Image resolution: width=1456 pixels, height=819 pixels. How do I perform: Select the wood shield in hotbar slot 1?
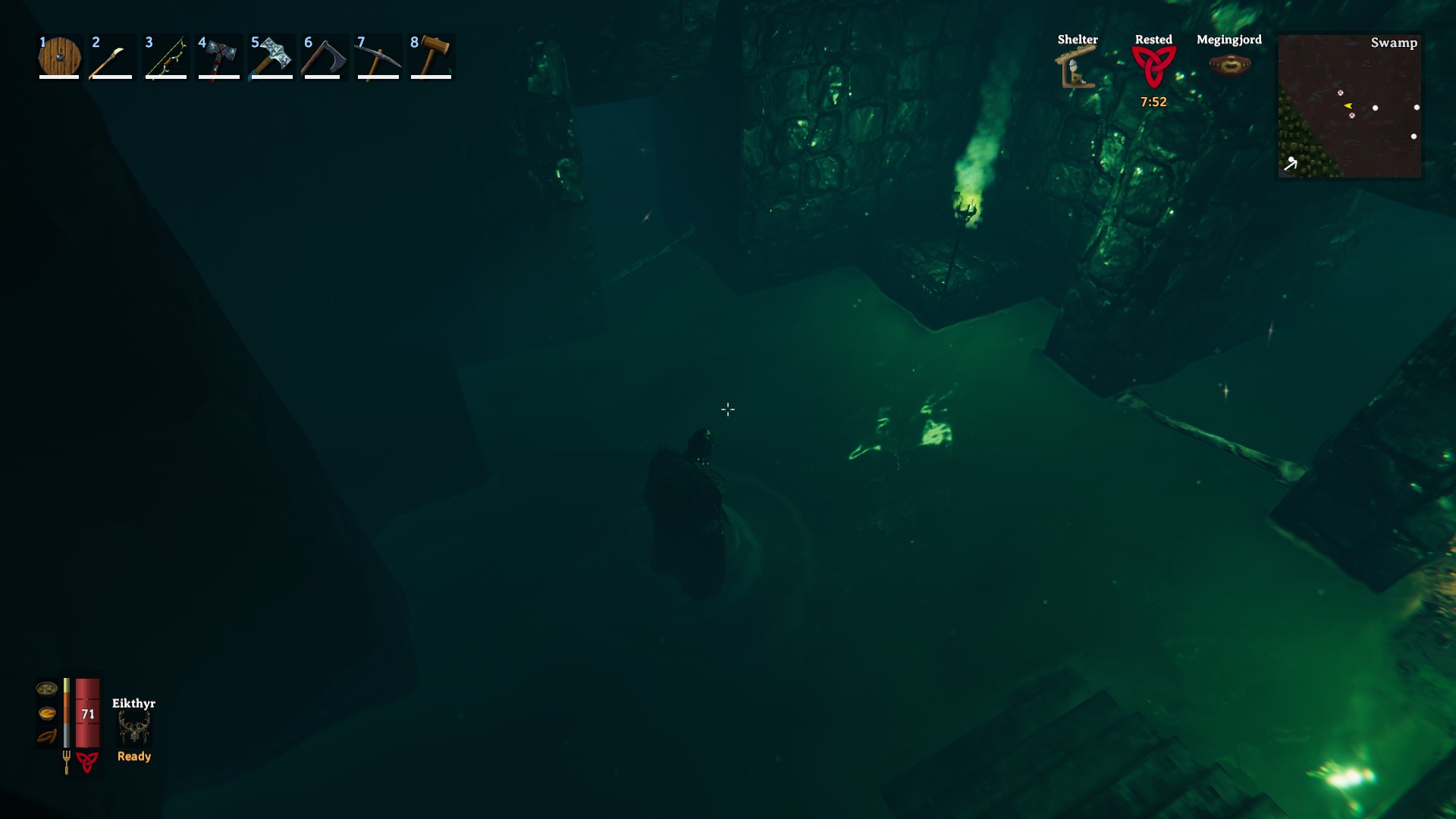pos(59,57)
